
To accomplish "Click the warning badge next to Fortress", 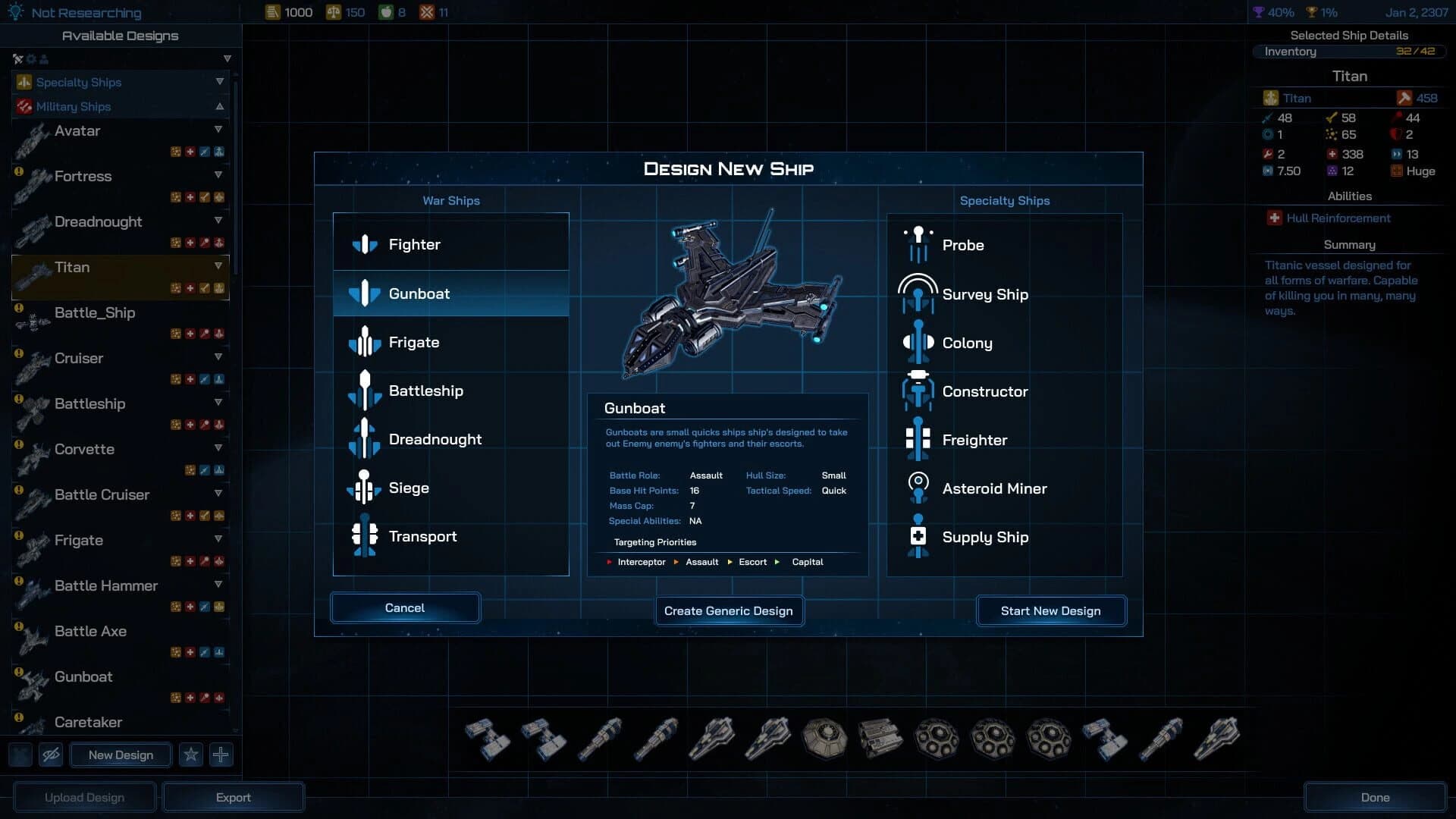I will click(18, 172).
